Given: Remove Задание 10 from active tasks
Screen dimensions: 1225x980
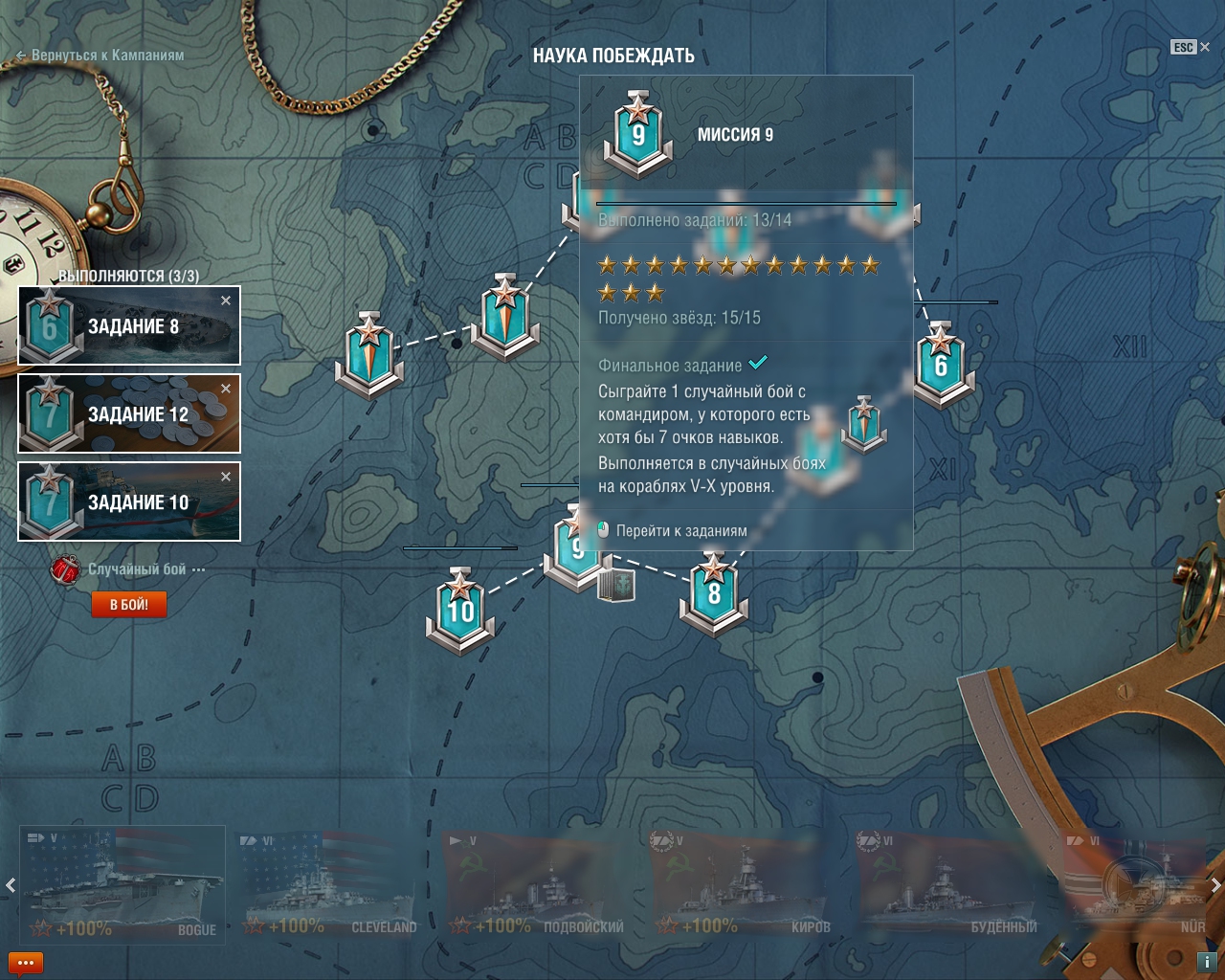Looking at the screenshot, I should (x=226, y=477).
